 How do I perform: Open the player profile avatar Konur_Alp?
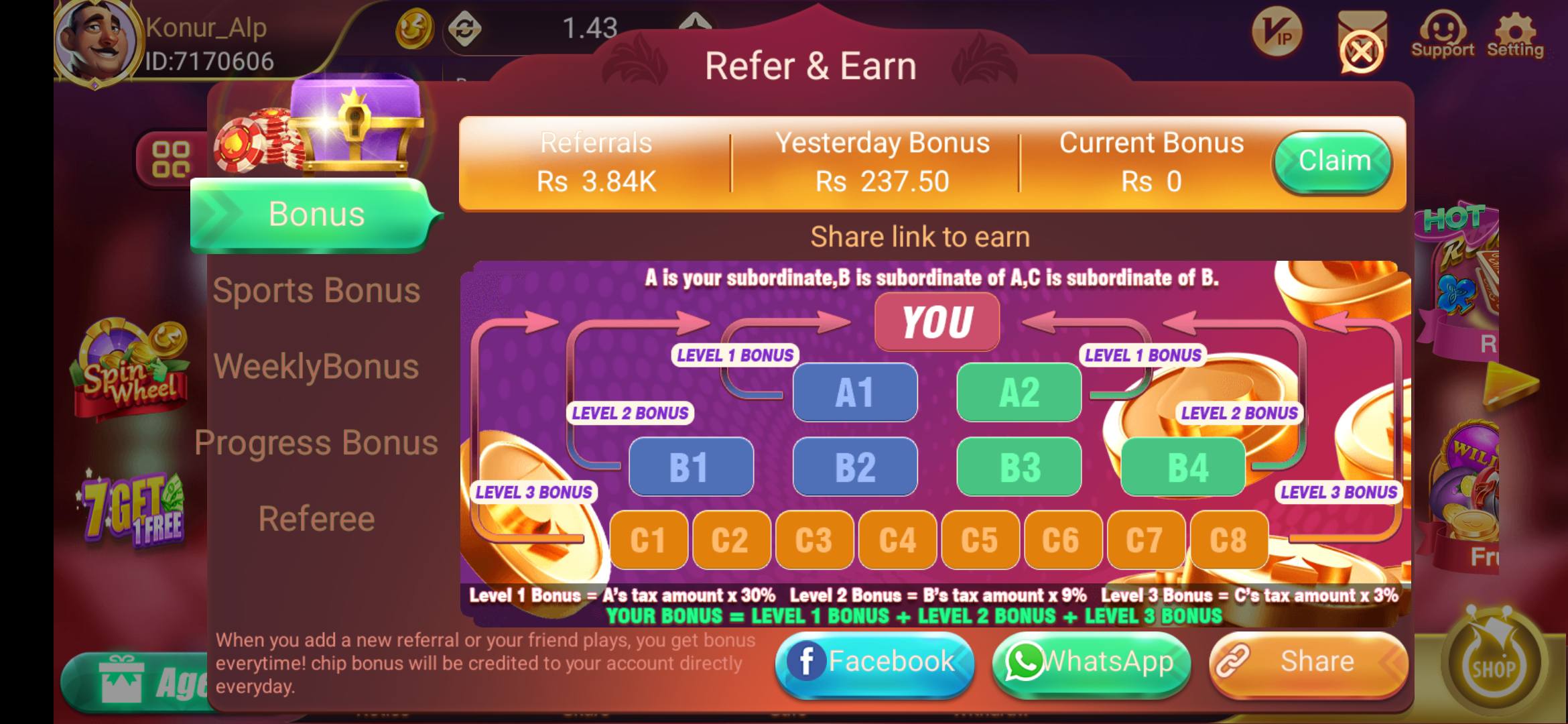tap(94, 40)
